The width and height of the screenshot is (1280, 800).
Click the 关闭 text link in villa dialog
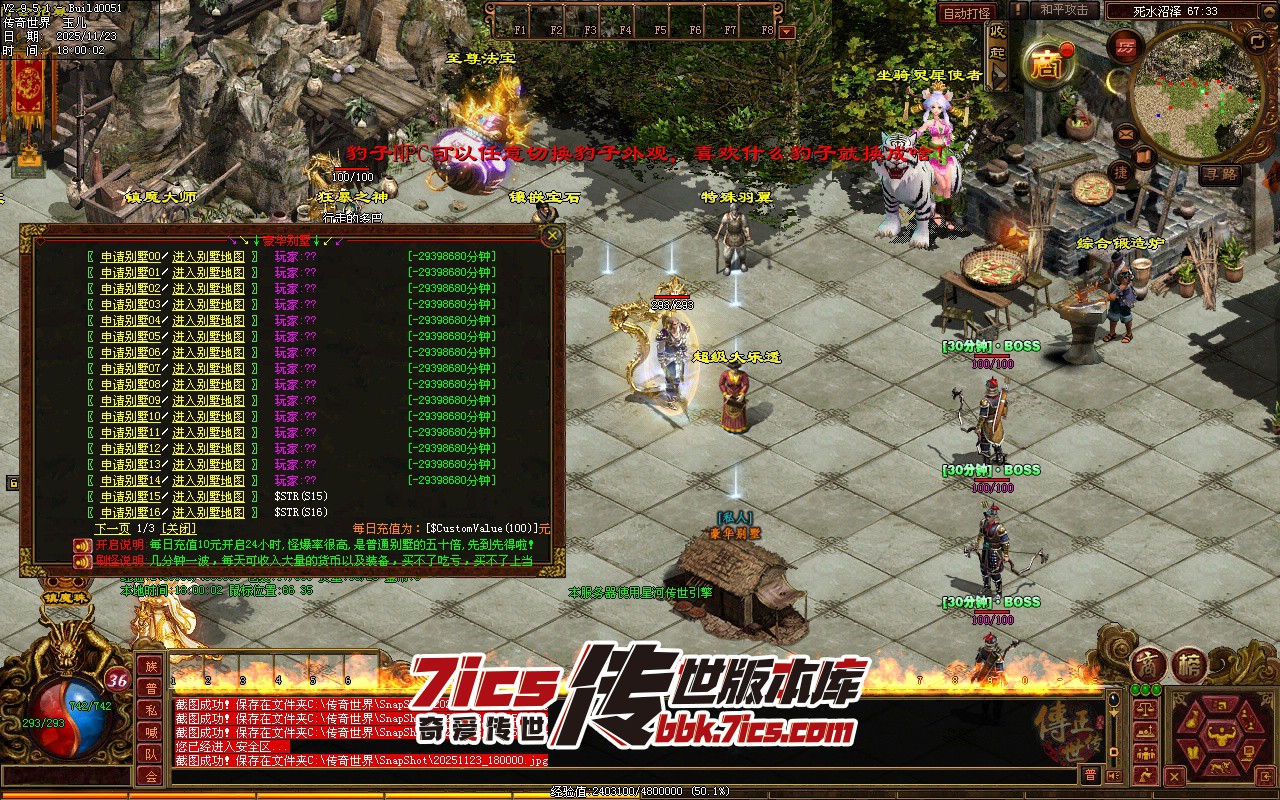tap(178, 528)
